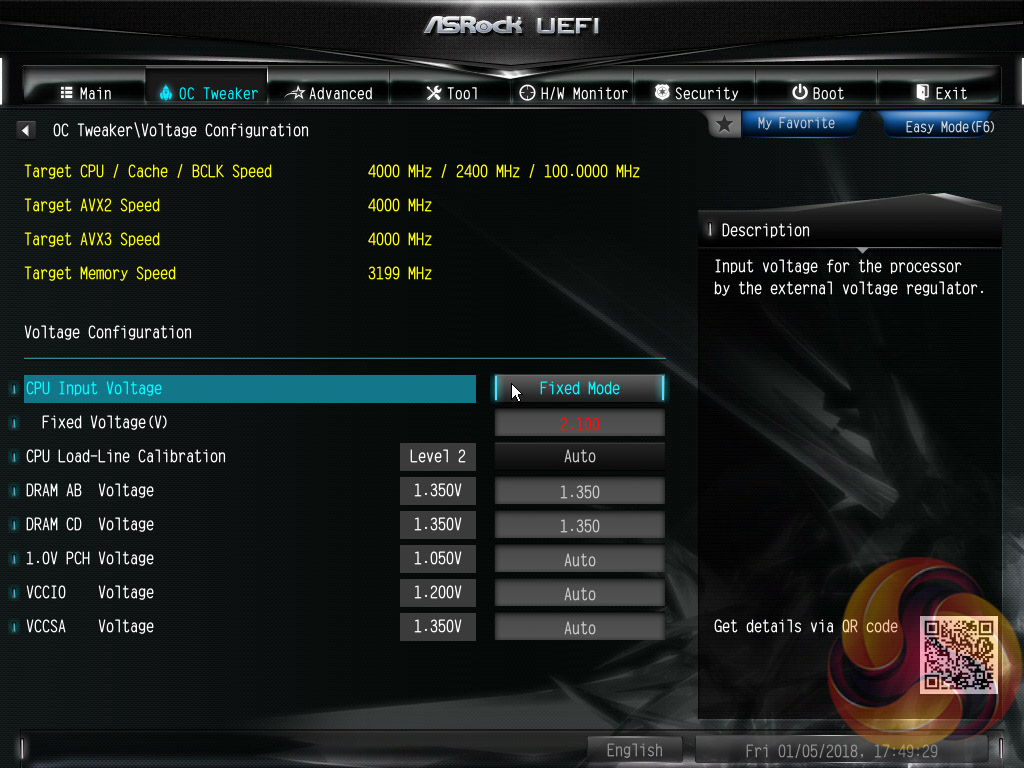Screen dimensions: 1024x768
Task: Switch to the Main tab
Action: (x=85, y=93)
